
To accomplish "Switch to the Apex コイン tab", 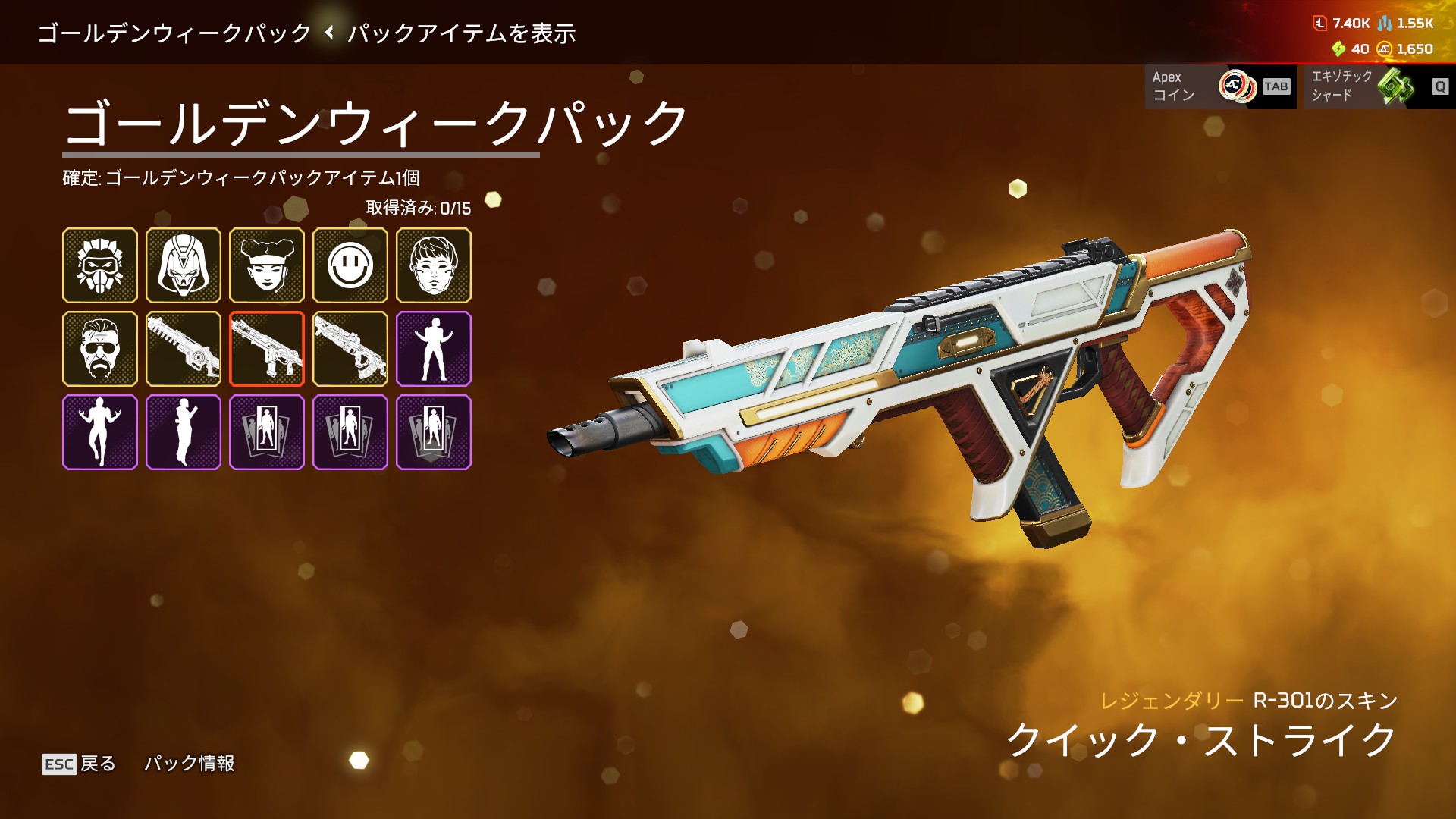I will [x=1220, y=86].
